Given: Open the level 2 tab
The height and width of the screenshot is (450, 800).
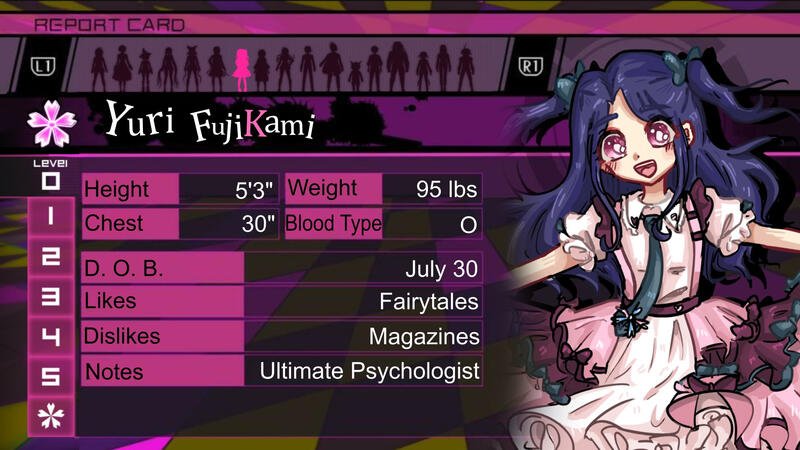Looking at the screenshot, I should pyautogui.click(x=51, y=255).
